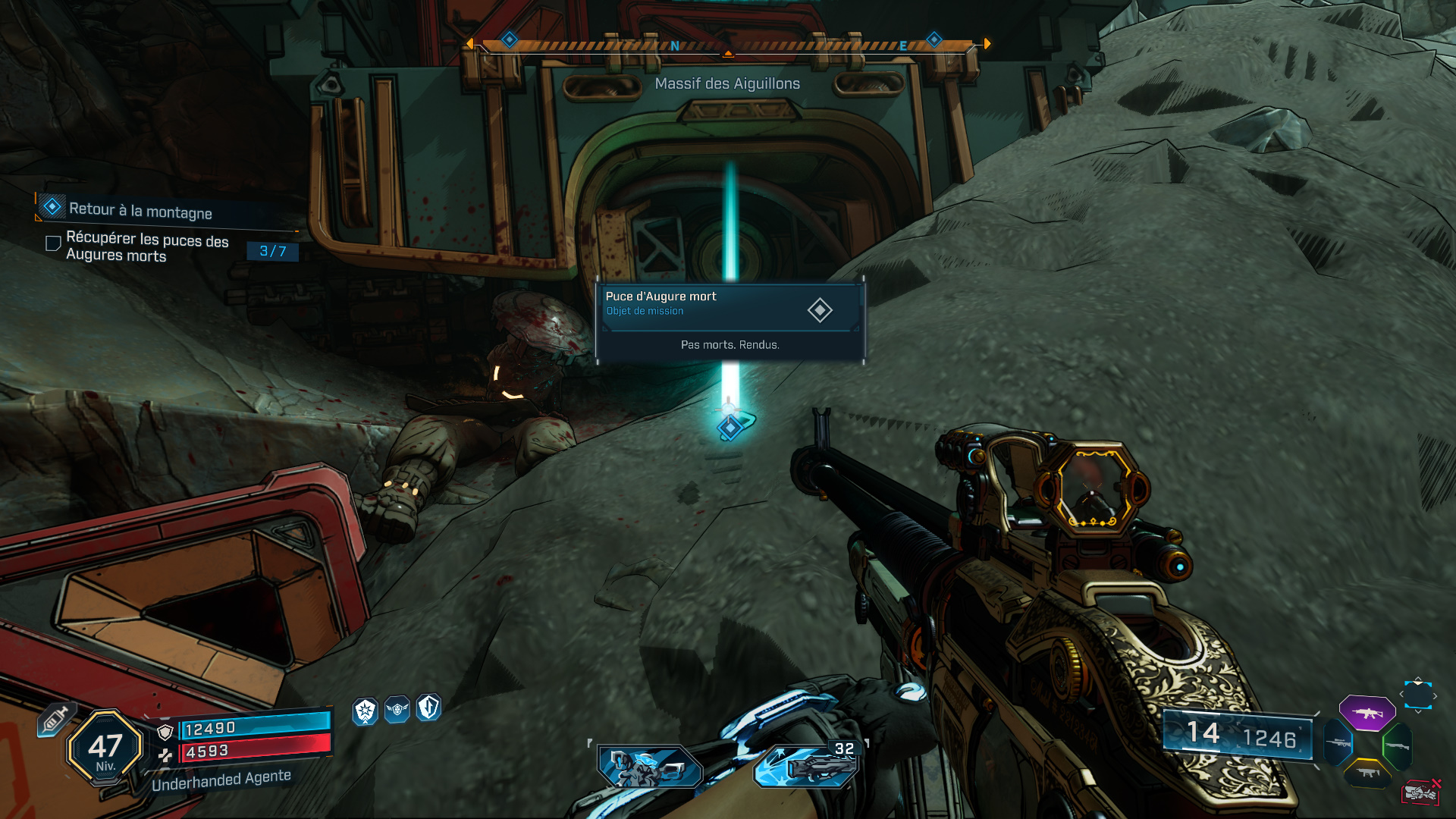
Task: Select the lightning shield buff icon
Action: pos(429,708)
